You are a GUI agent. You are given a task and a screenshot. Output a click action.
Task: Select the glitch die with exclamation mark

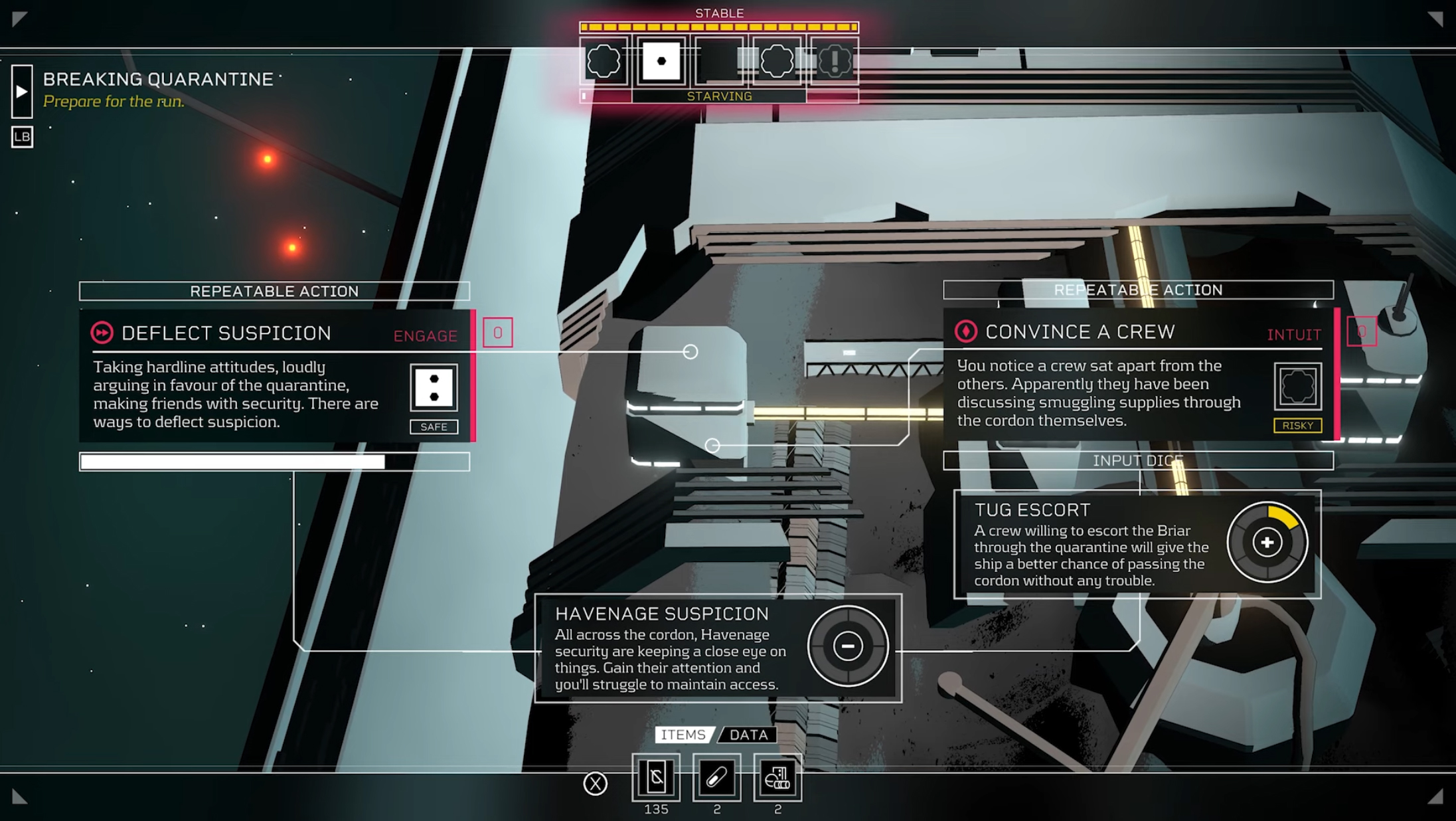(x=834, y=61)
